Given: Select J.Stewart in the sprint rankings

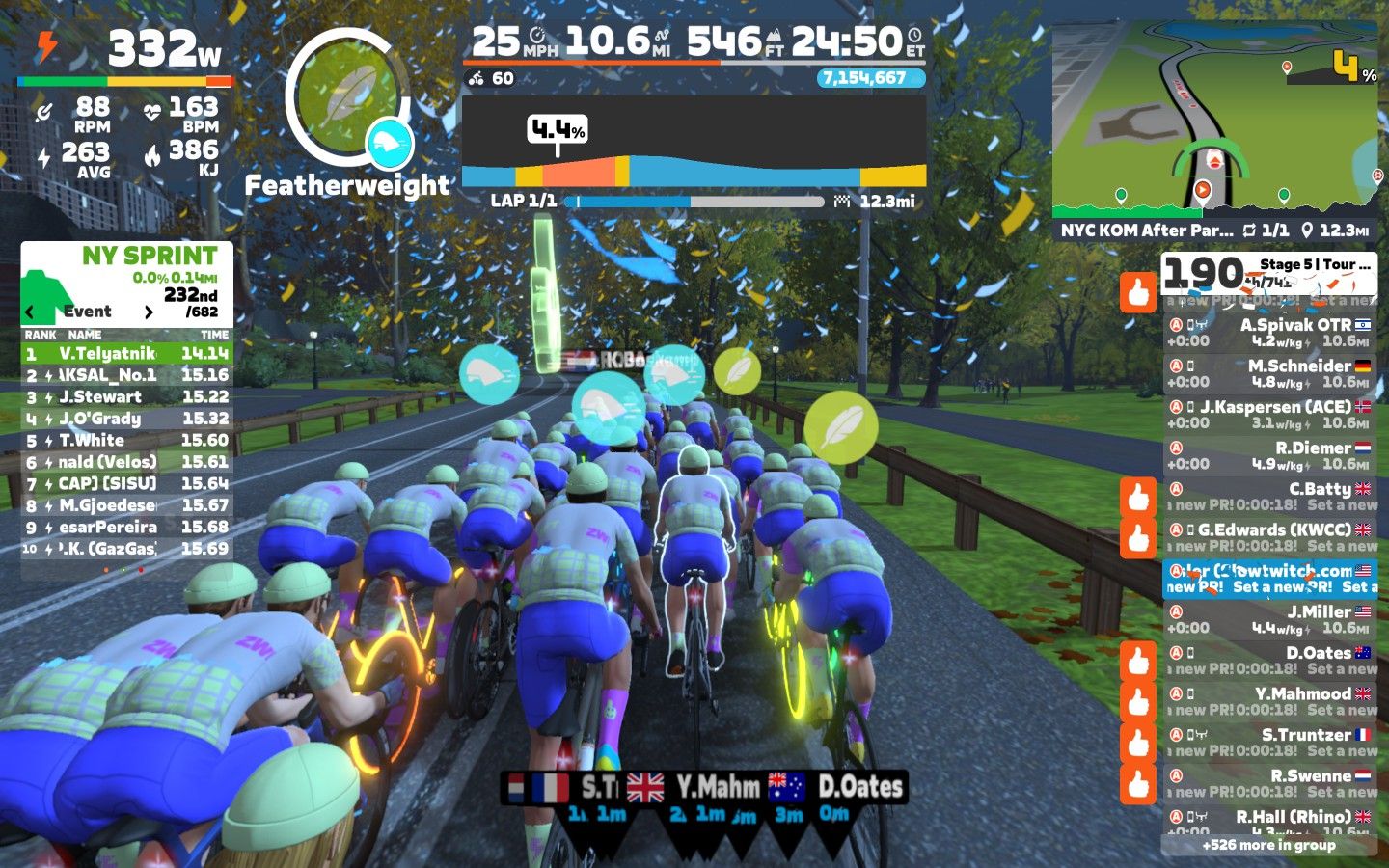Looking at the screenshot, I should coord(126,397).
